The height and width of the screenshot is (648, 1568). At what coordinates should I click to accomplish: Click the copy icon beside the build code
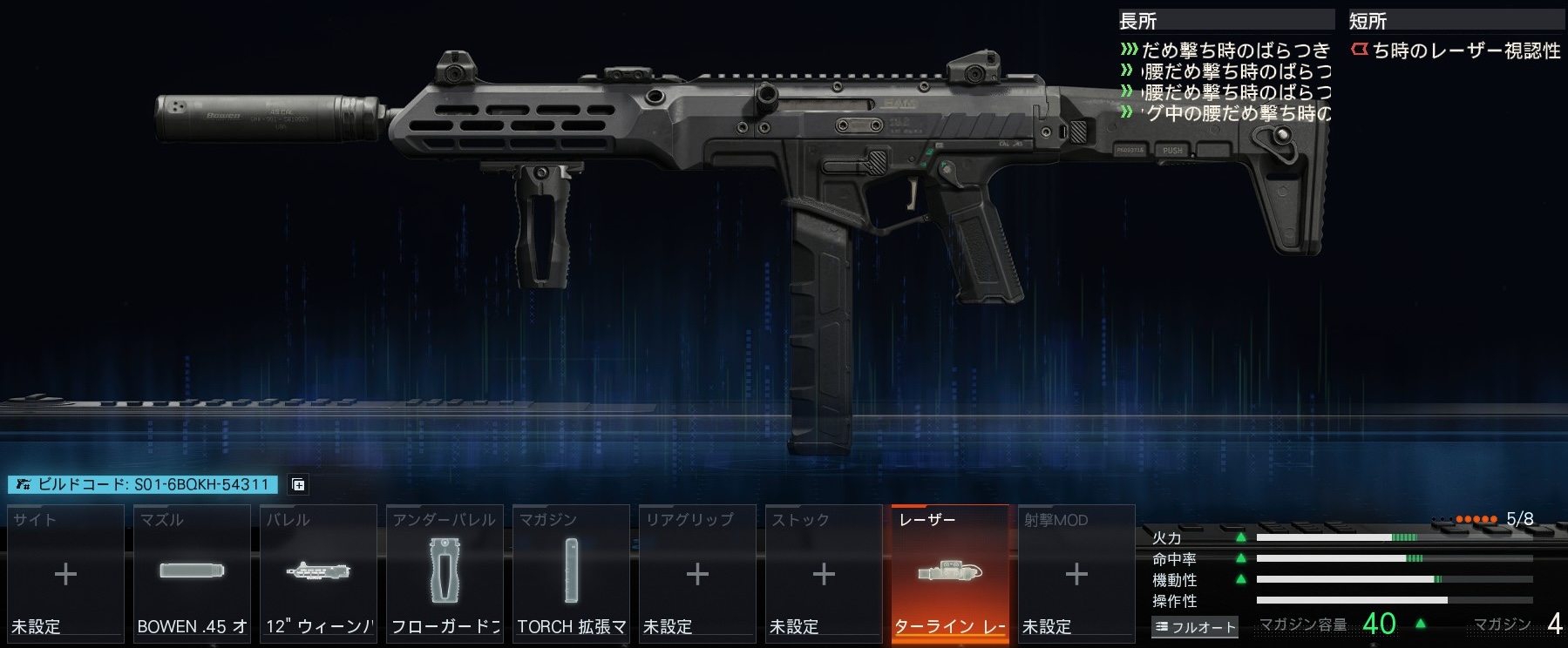[297, 485]
